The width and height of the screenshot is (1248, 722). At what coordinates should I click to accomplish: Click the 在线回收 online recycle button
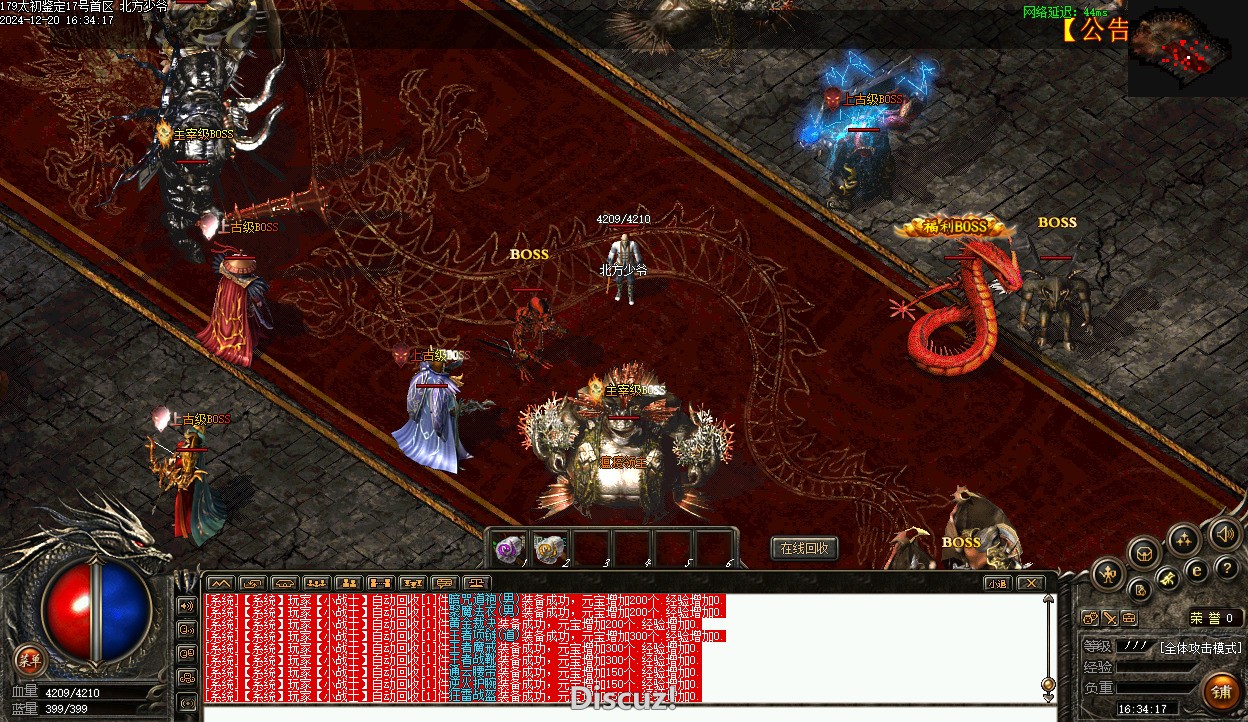coord(804,548)
